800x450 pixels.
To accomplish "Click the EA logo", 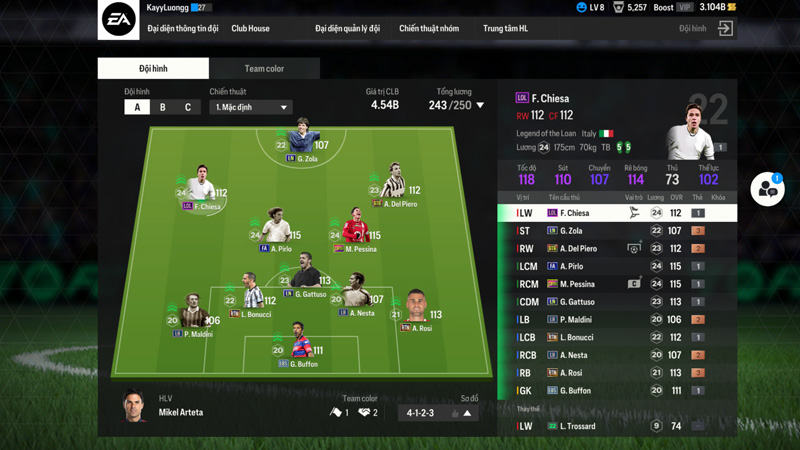I will coord(118,20).
